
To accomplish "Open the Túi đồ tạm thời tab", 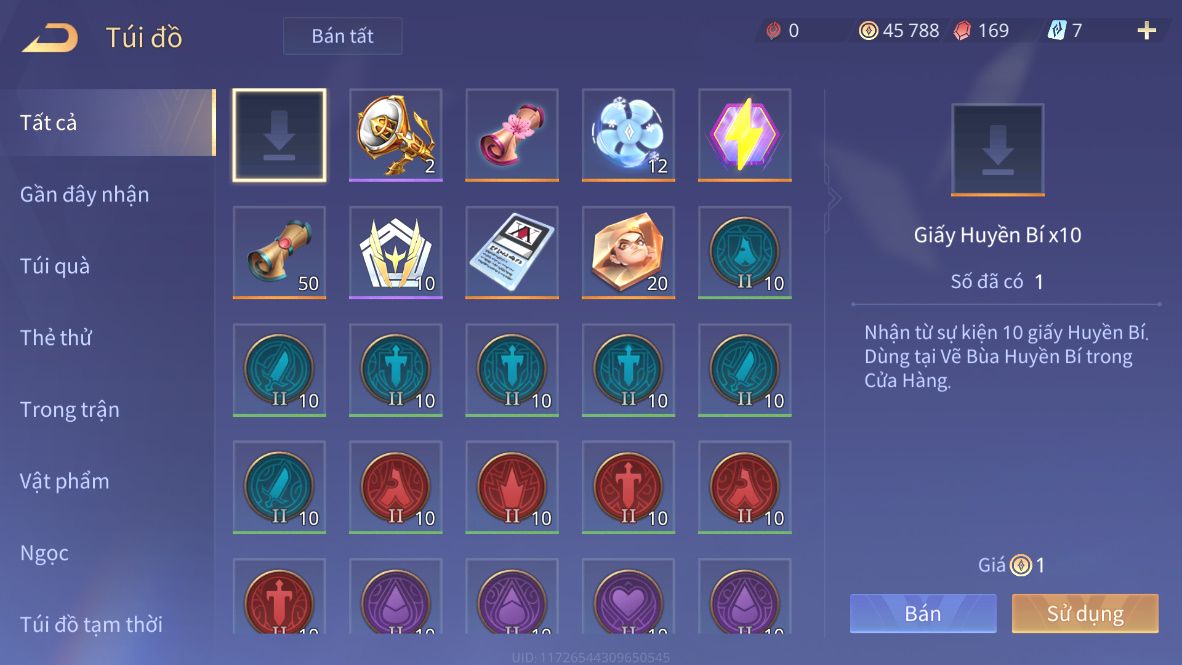I will tap(91, 625).
